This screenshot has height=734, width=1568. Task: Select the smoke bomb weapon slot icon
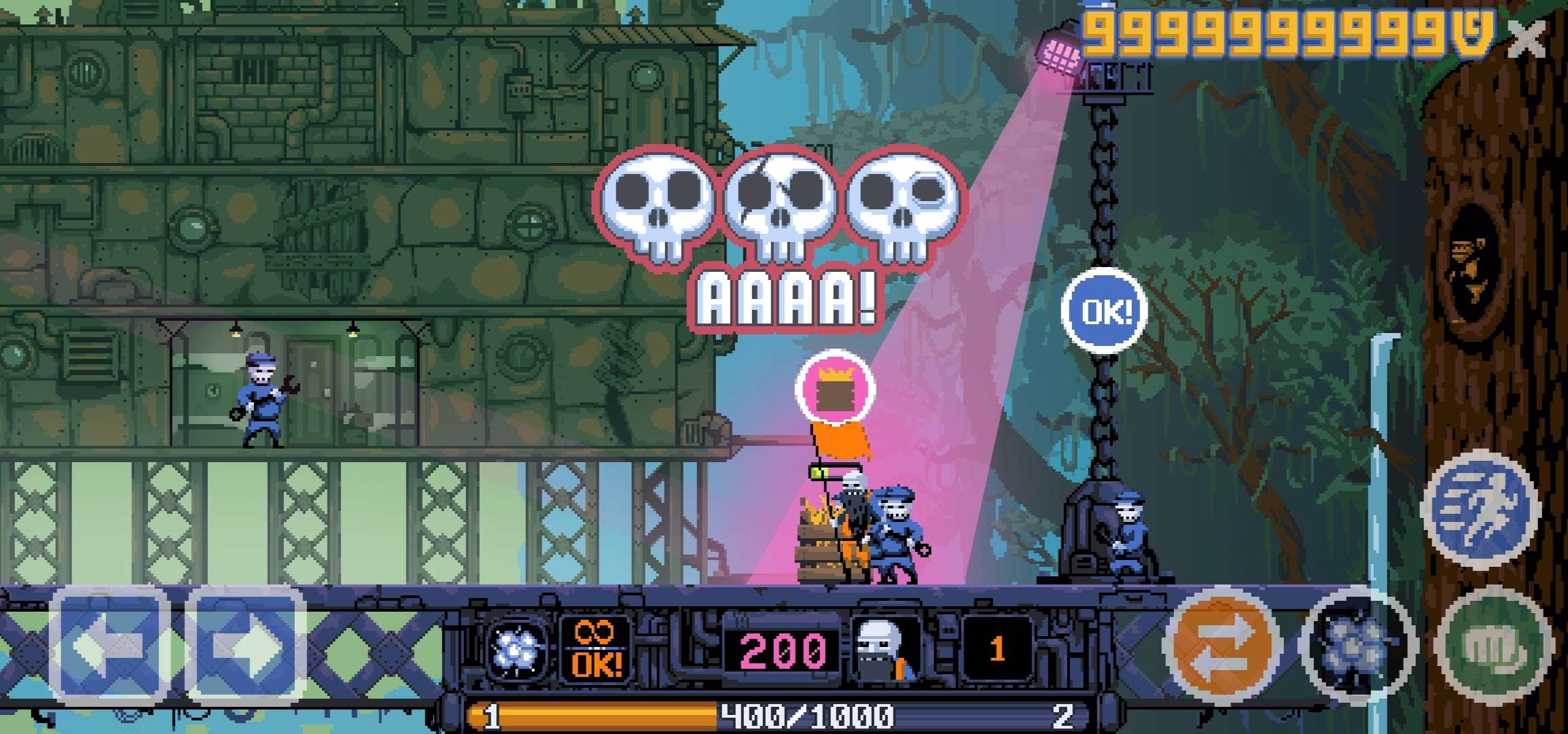[518, 649]
